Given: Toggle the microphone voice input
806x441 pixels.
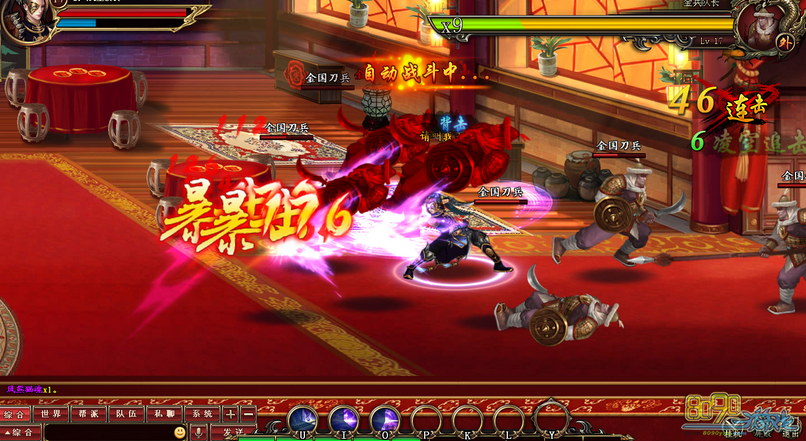Looking at the screenshot, I should pyautogui.click(x=200, y=432).
